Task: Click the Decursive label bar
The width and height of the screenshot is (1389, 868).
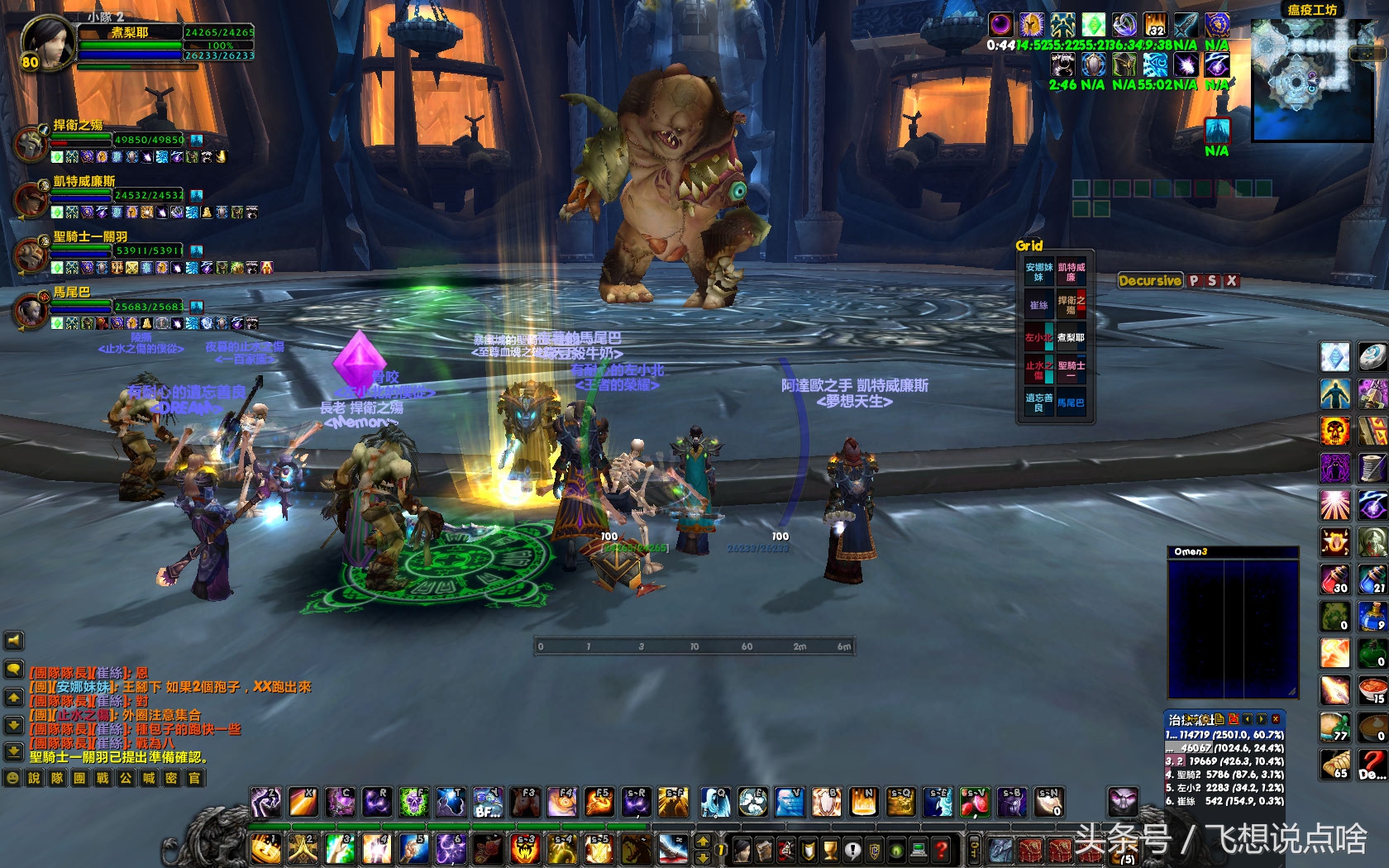Action: pyautogui.click(x=1149, y=281)
